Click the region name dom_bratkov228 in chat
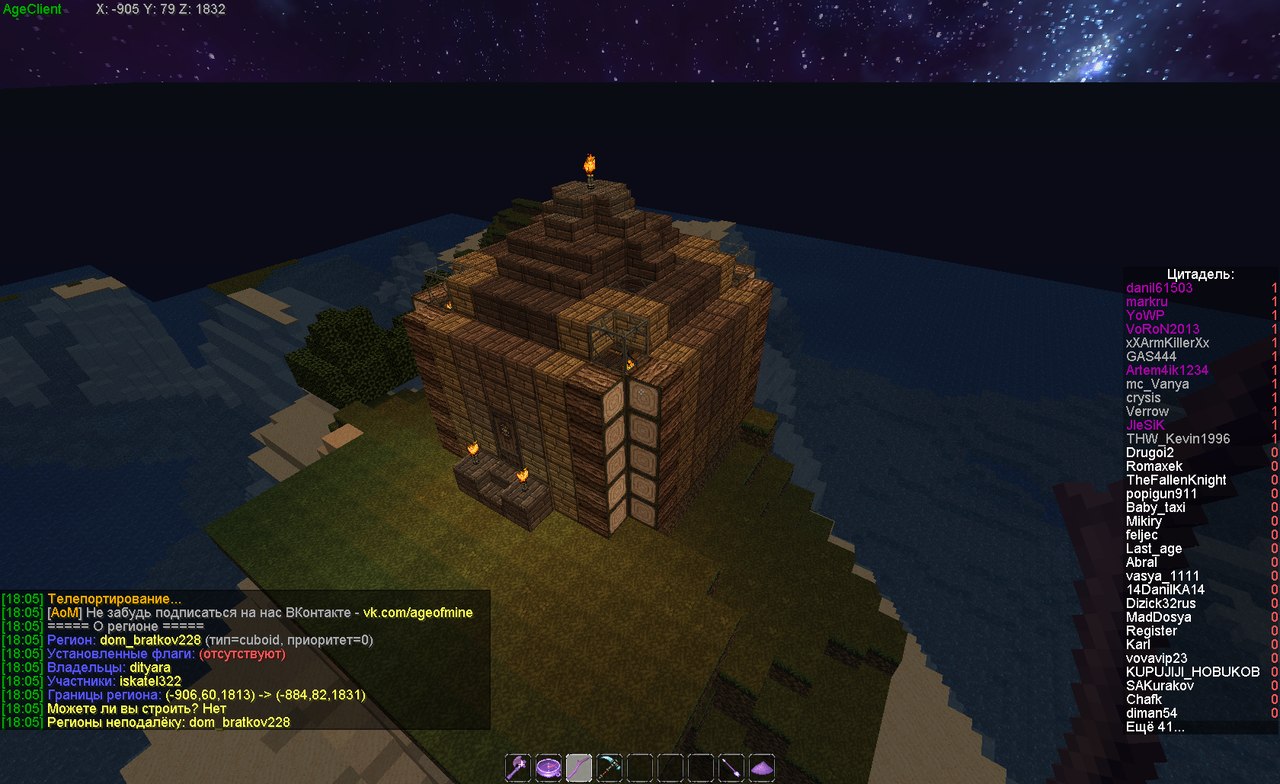 (150, 640)
